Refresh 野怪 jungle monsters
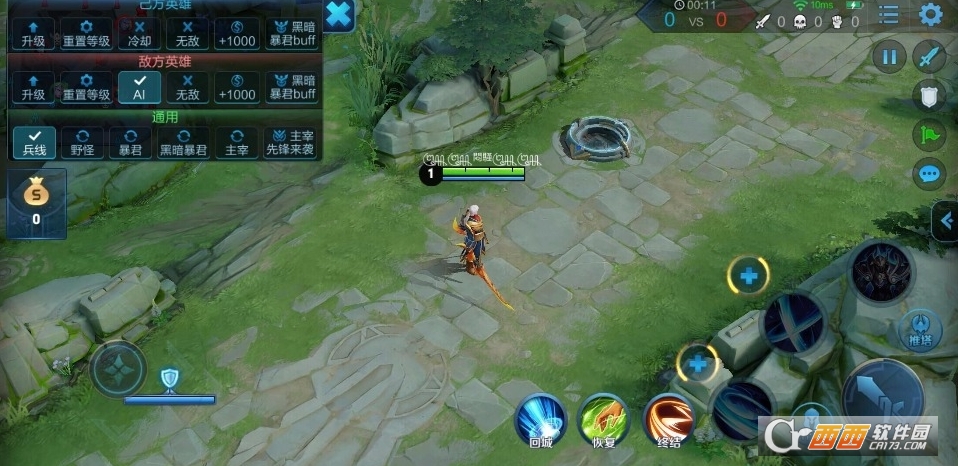 83,142
